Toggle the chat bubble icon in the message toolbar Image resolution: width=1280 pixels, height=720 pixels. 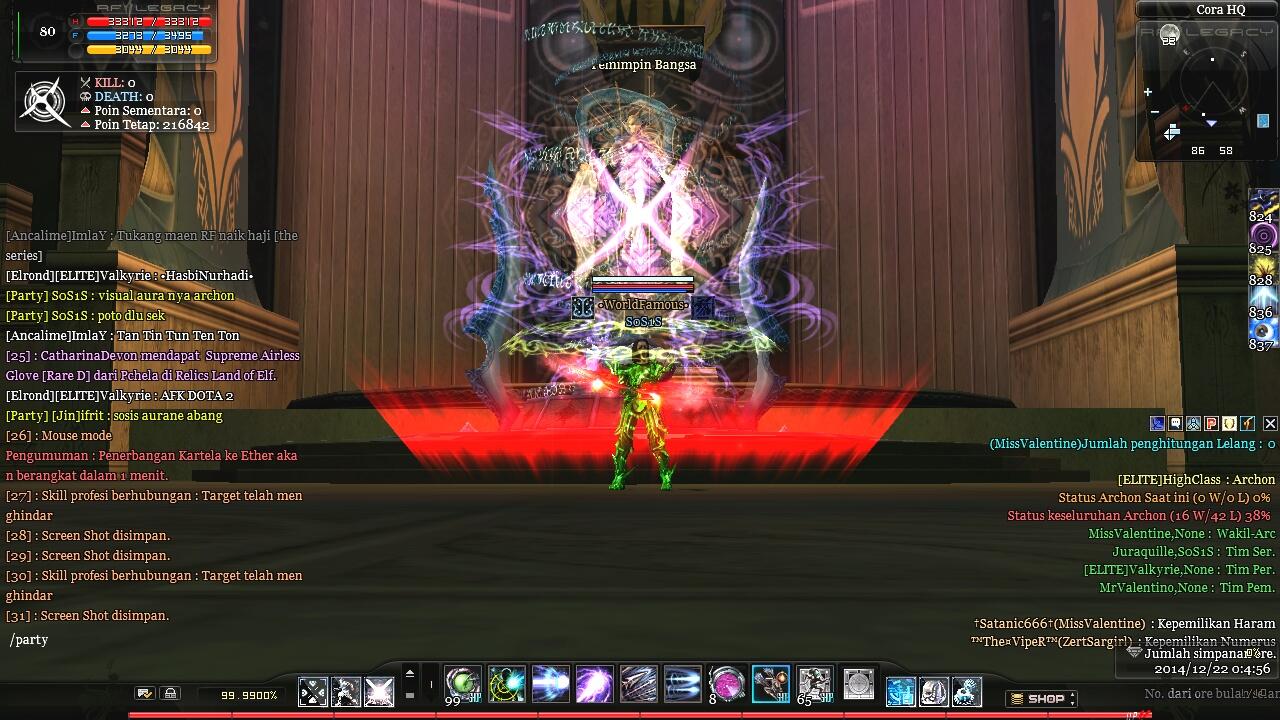1174,423
